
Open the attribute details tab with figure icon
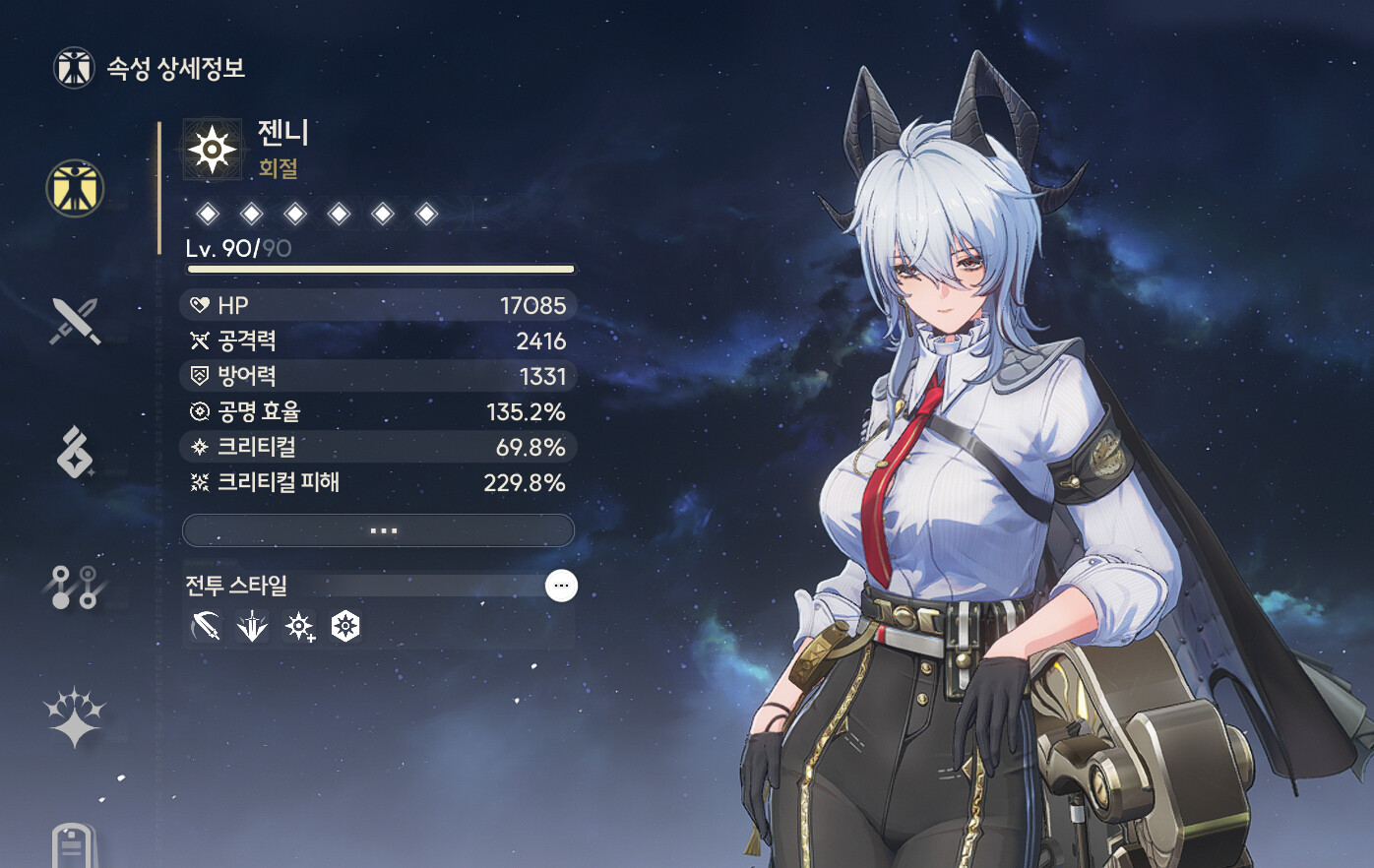[75, 188]
